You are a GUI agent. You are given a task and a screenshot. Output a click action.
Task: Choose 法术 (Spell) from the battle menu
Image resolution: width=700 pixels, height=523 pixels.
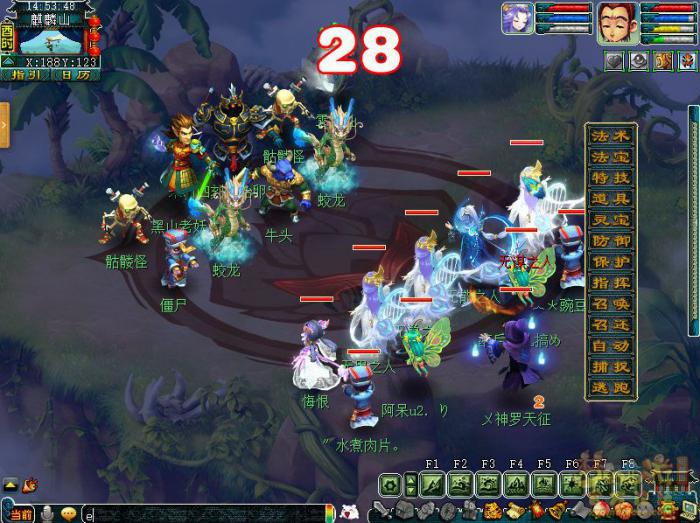pos(612,135)
